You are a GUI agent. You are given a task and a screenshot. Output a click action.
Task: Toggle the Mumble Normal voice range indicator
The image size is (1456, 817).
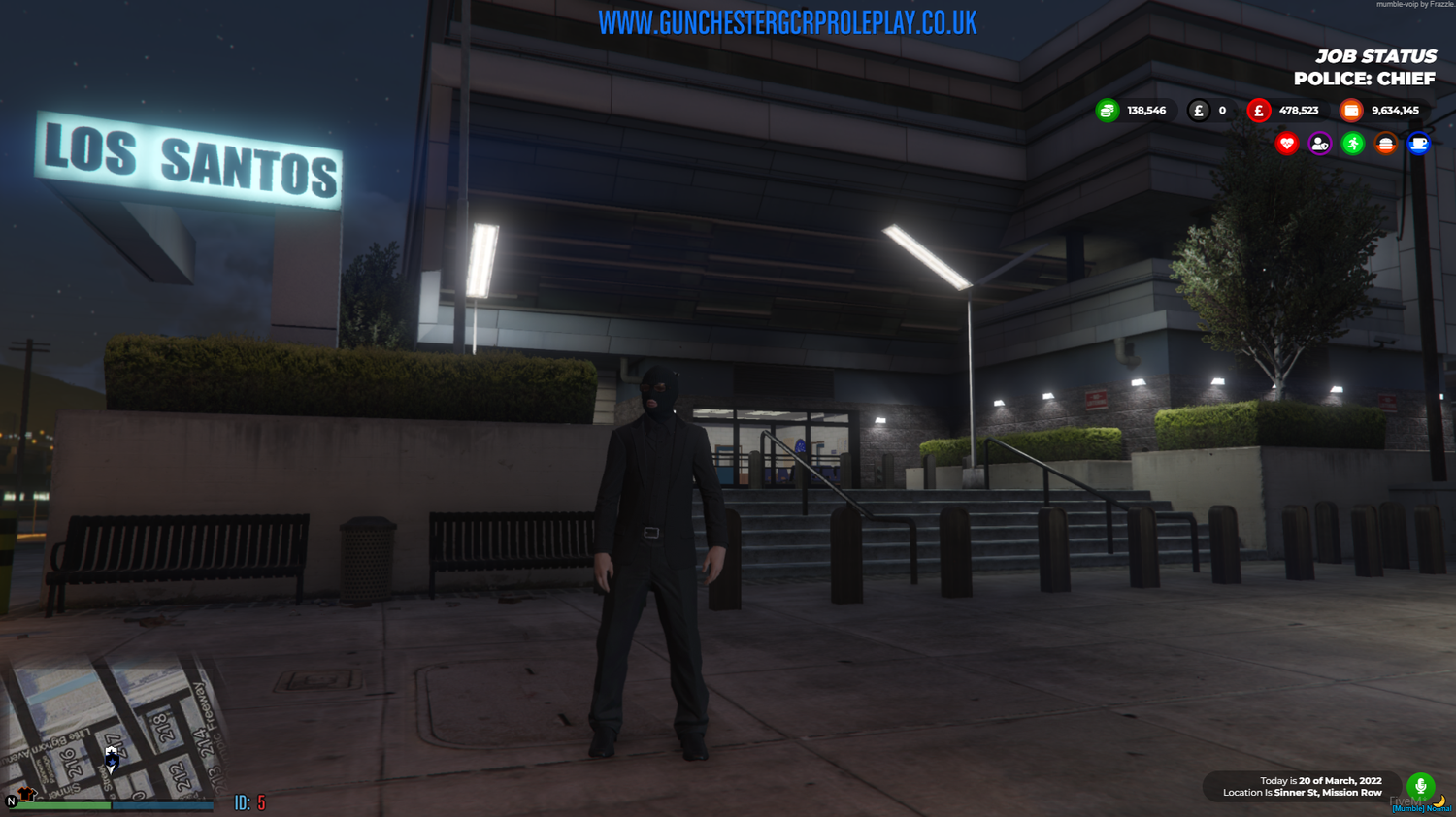(x=1421, y=808)
